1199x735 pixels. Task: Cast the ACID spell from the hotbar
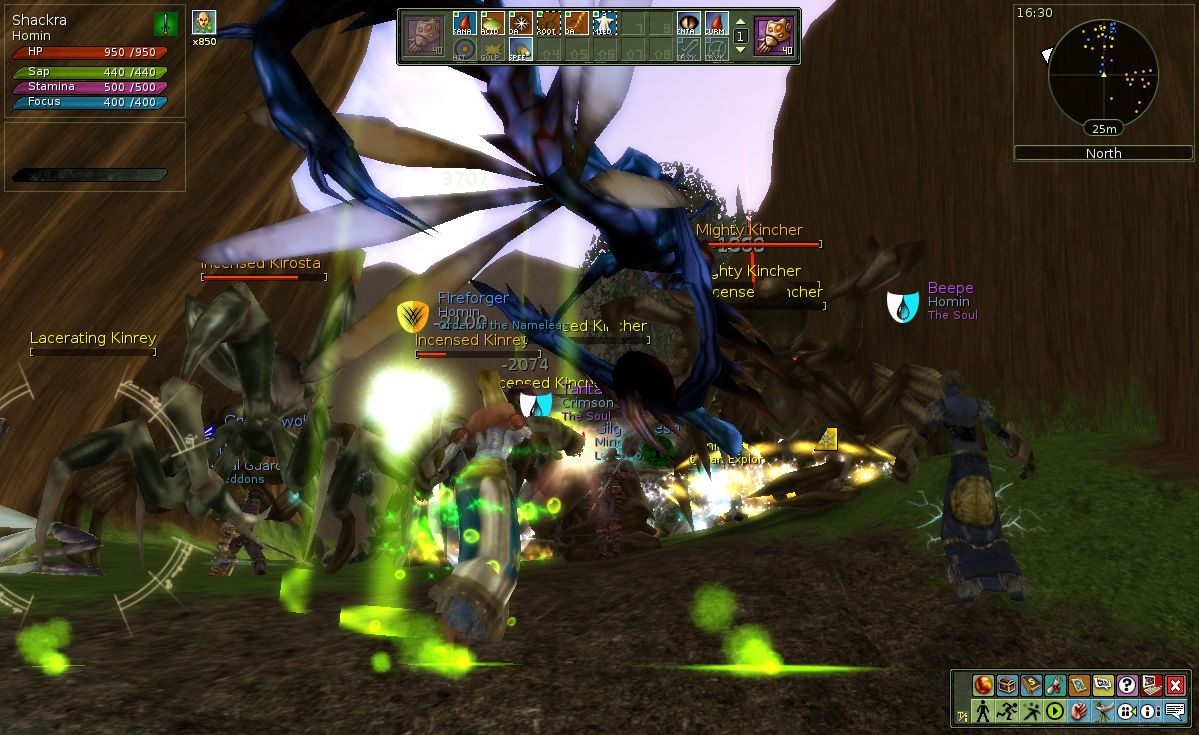(492, 23)
